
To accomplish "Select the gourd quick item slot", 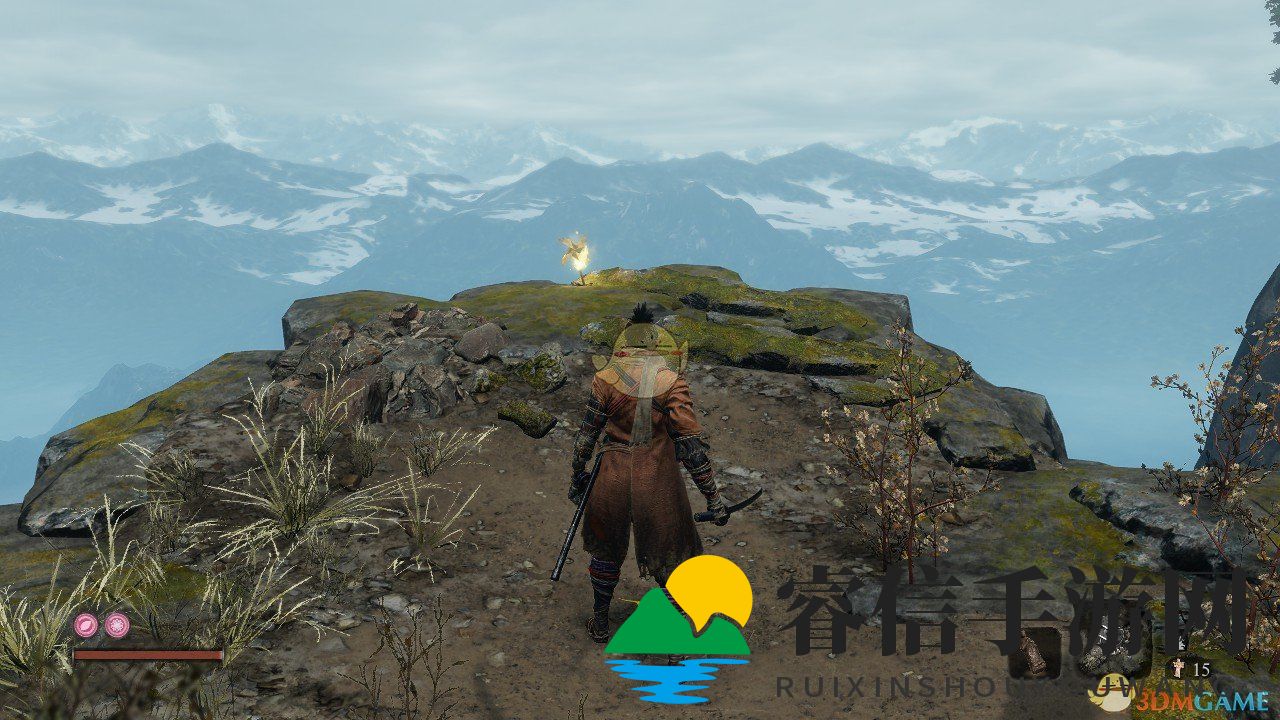I will pyautogui.click(x=1029, y=656).
